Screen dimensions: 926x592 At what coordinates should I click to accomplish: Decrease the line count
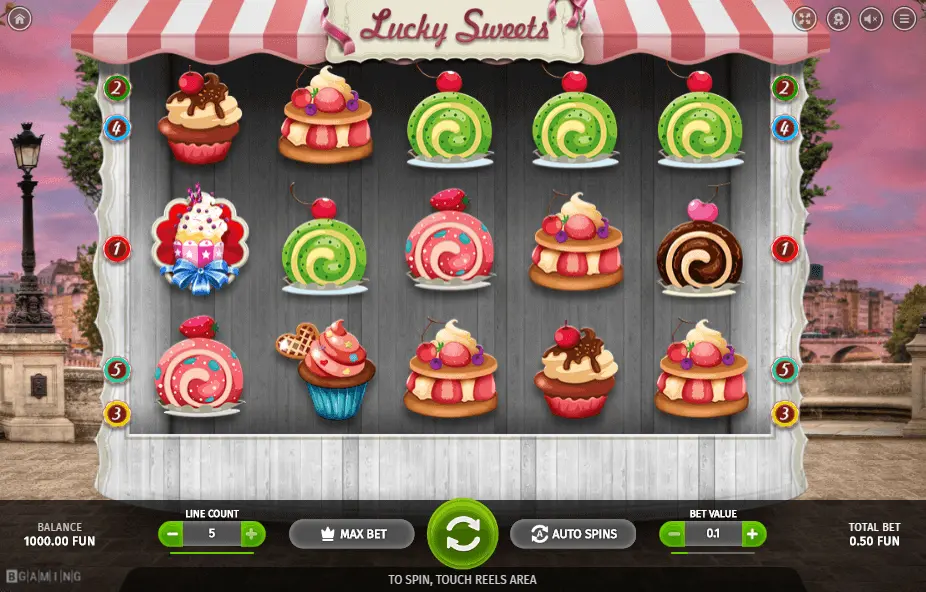click(172, 534)
